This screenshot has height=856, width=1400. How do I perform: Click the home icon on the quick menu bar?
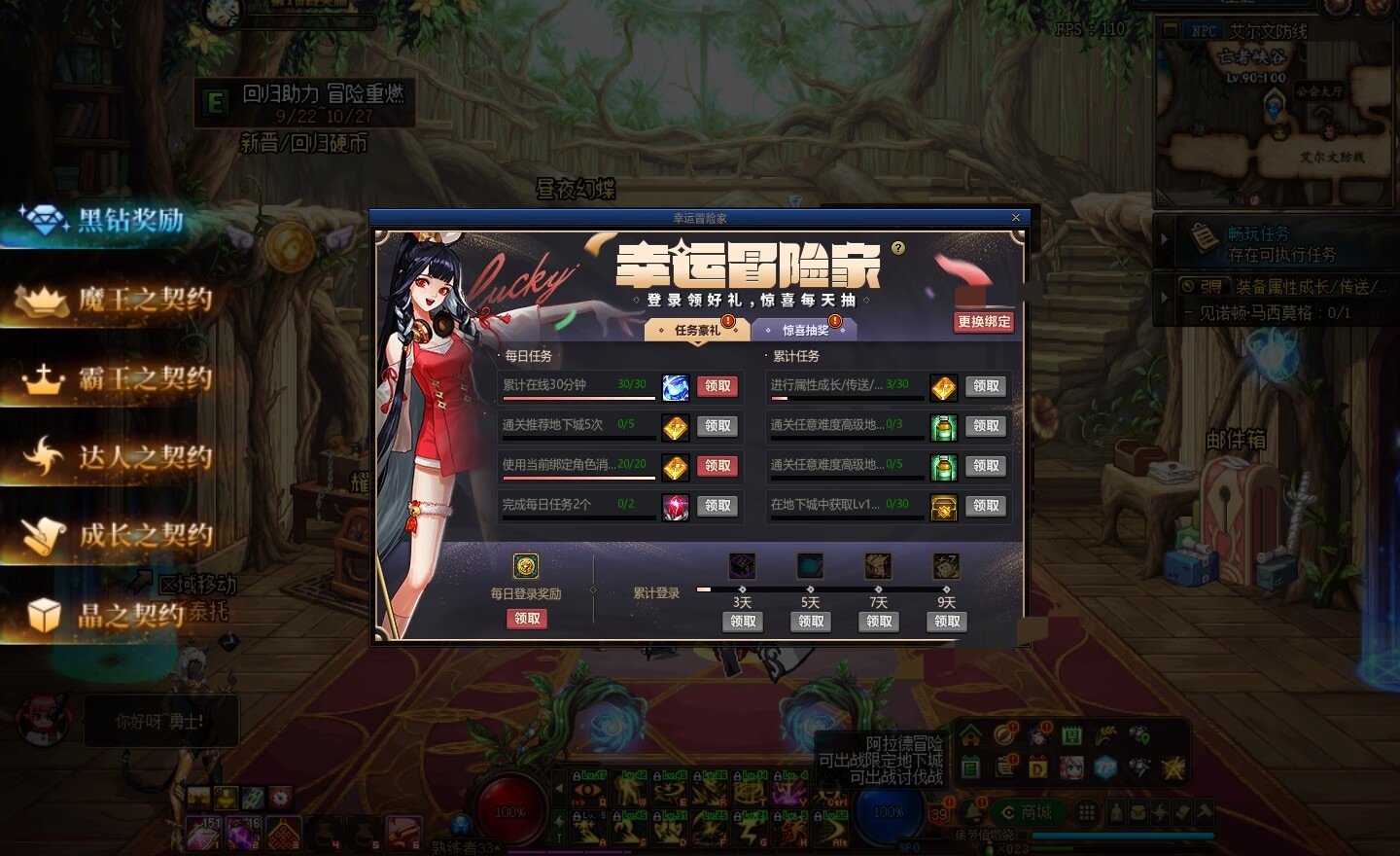(x=970, y=735)
